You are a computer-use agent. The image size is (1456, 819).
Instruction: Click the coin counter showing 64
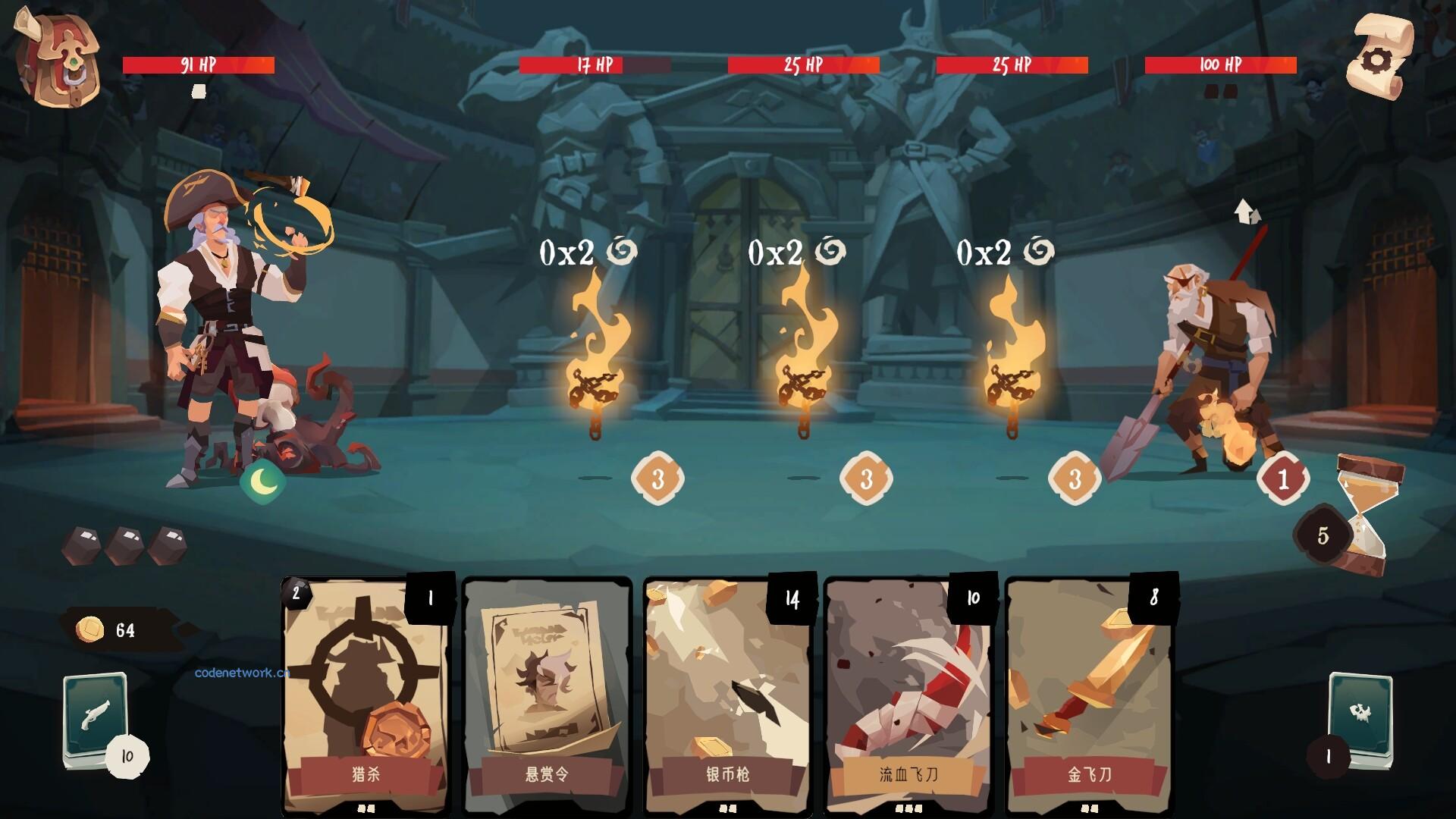click(x=114, y=629)
